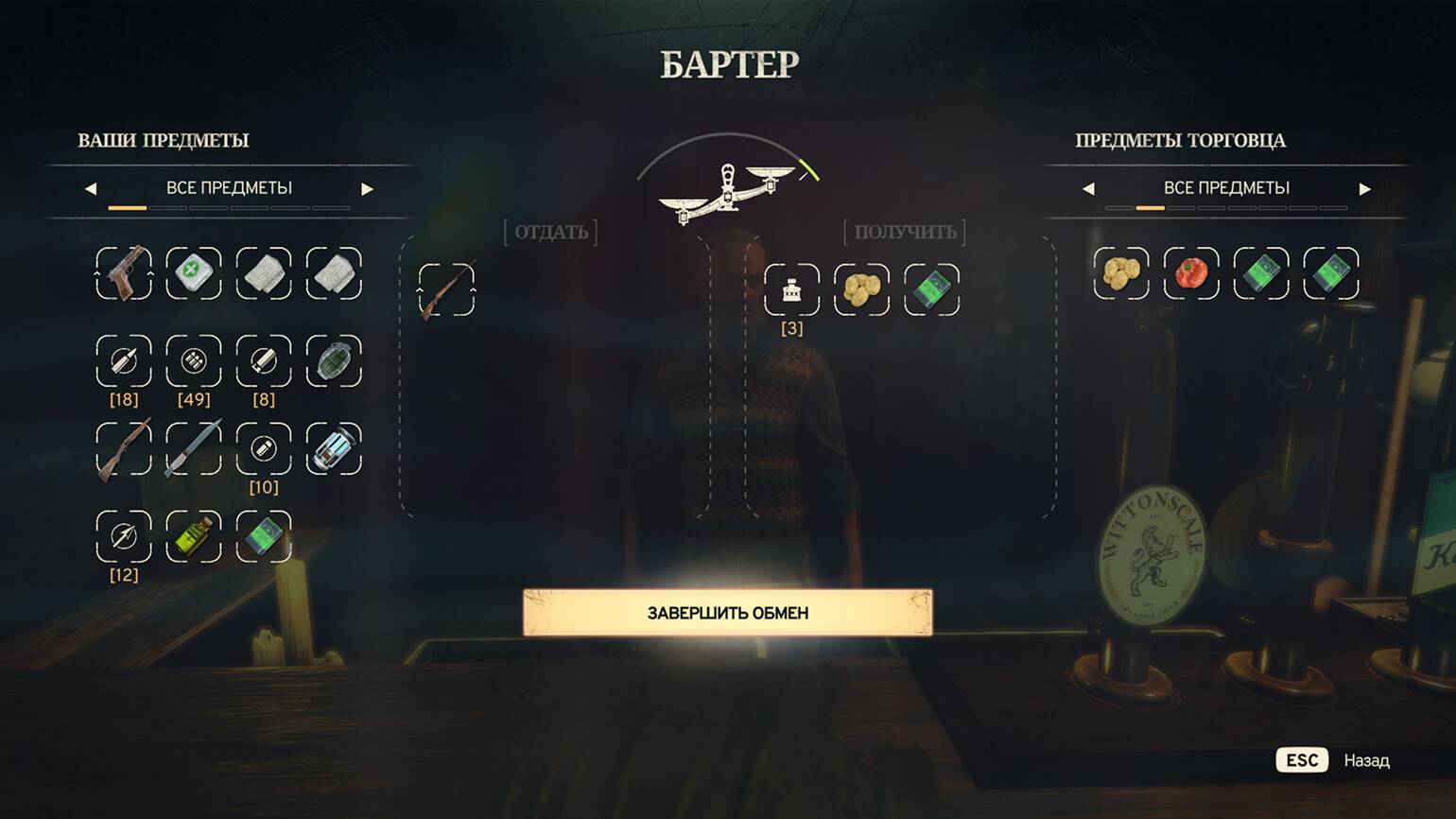Pick the first aid kit slot
The width and height of the screenshot is (1456, 819).
tap(194, 273)
